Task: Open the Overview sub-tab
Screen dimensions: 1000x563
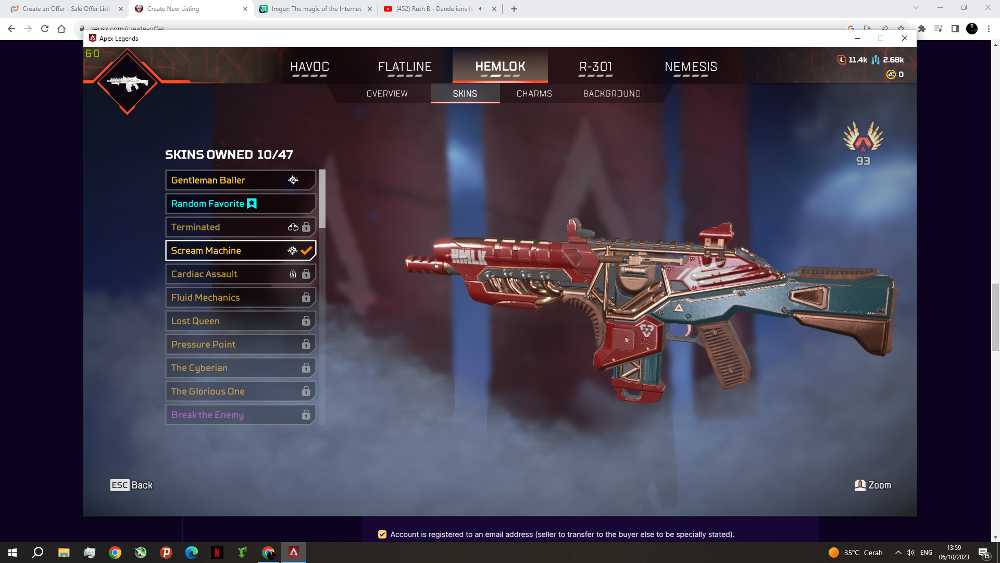Action: 387,94
